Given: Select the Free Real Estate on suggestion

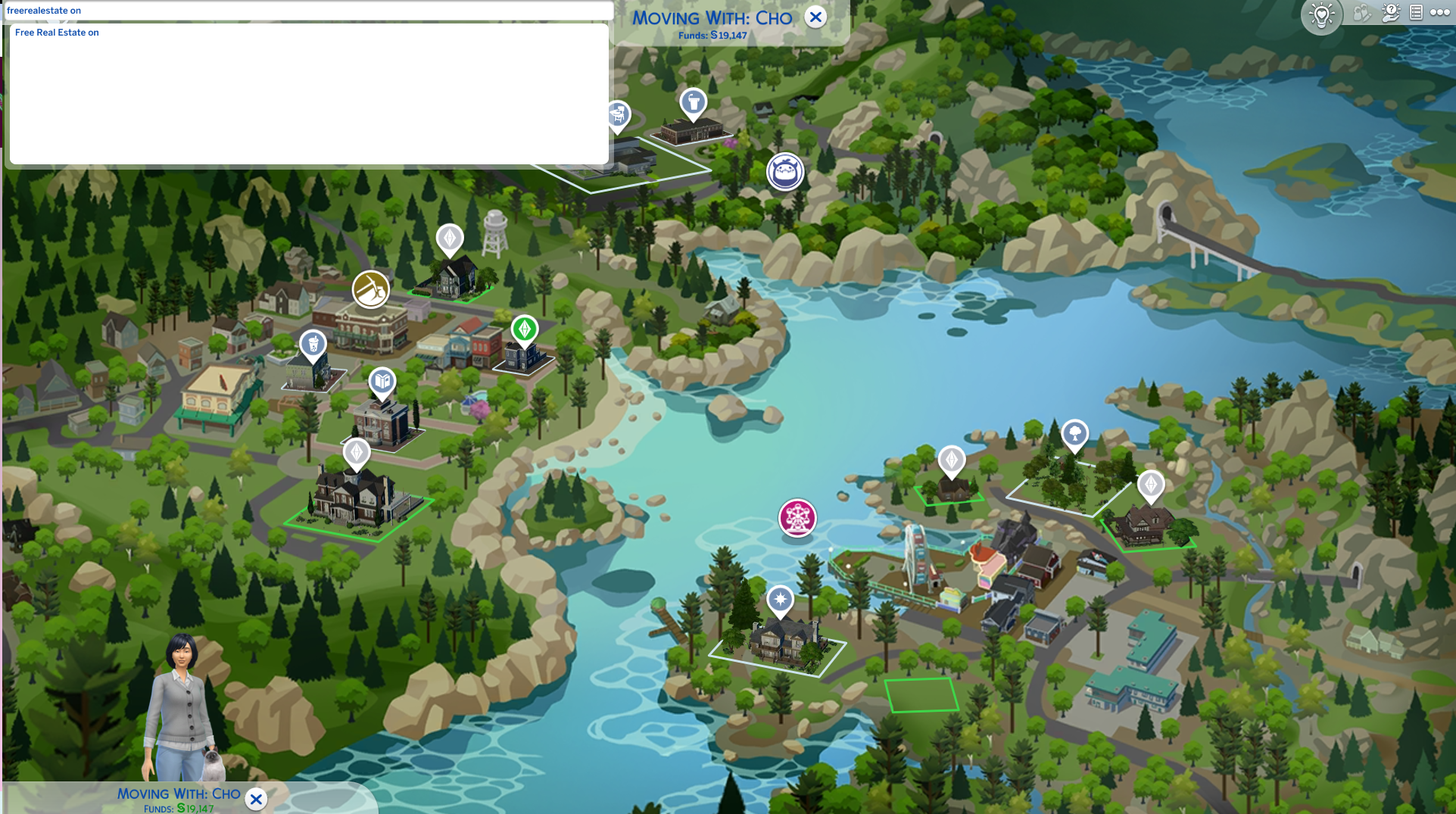Looking at the screenshot, I should click(58, 33).
